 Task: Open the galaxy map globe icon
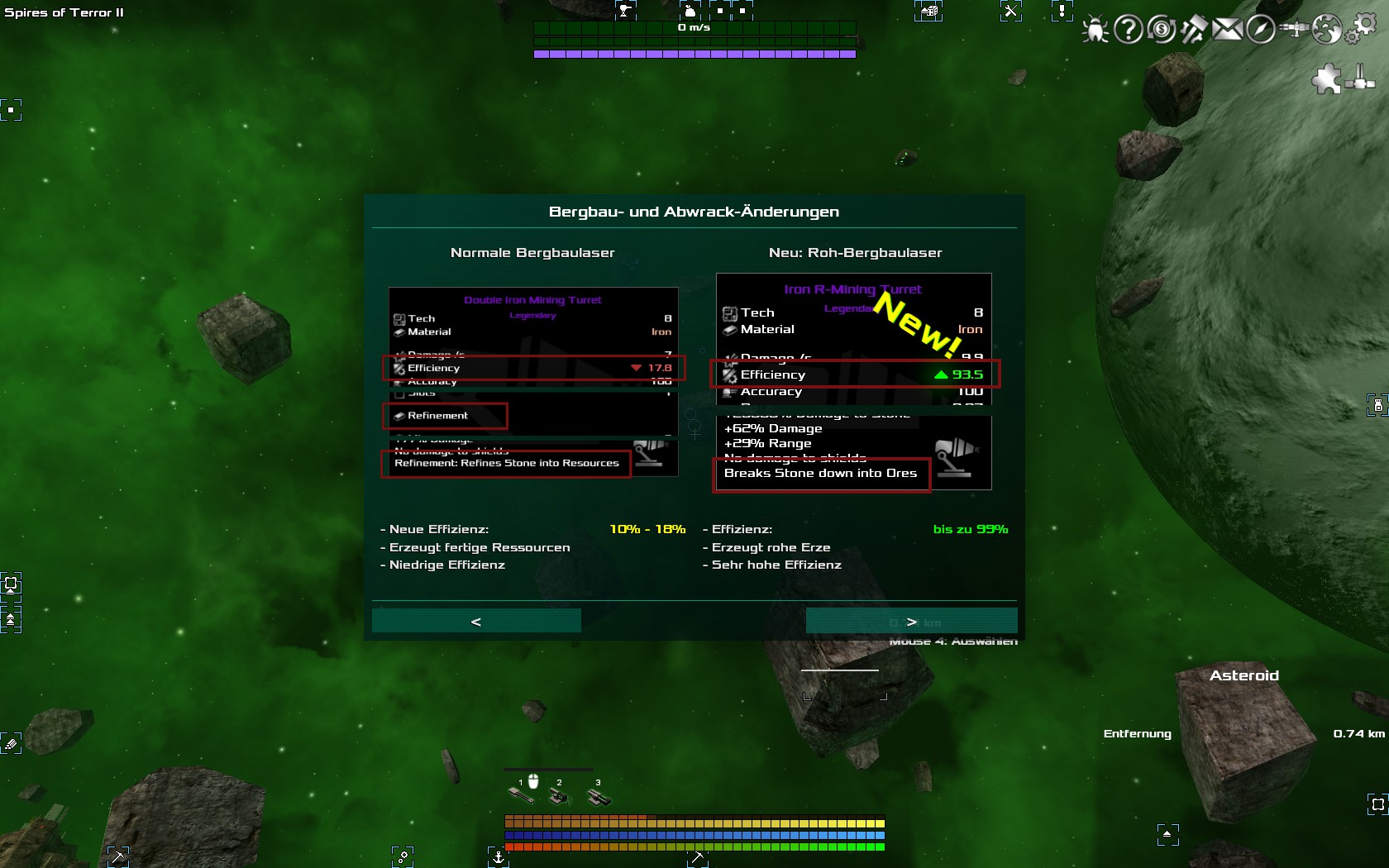point(1327,30)
